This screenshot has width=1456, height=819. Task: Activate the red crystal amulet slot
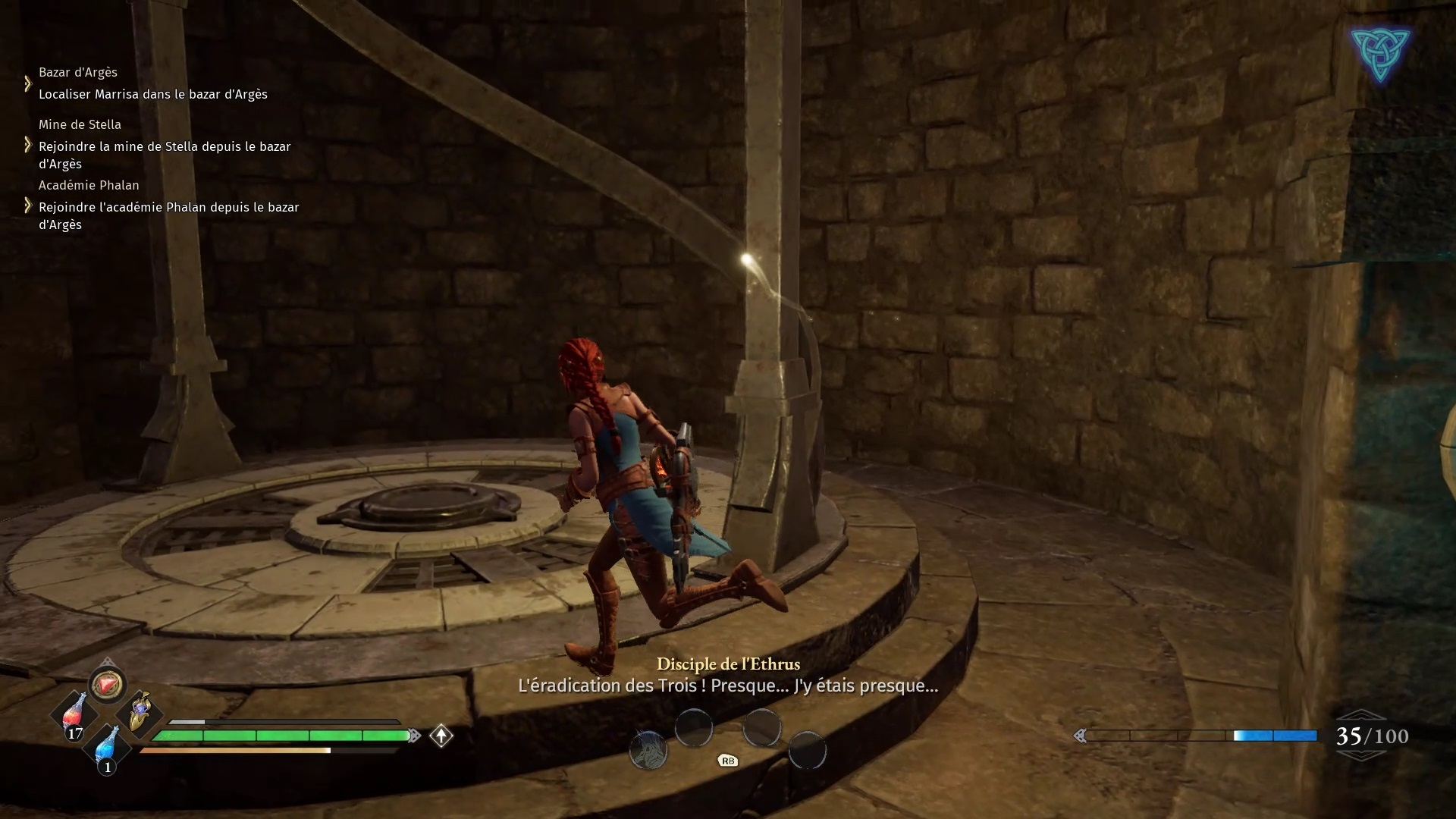click(107, 685)
